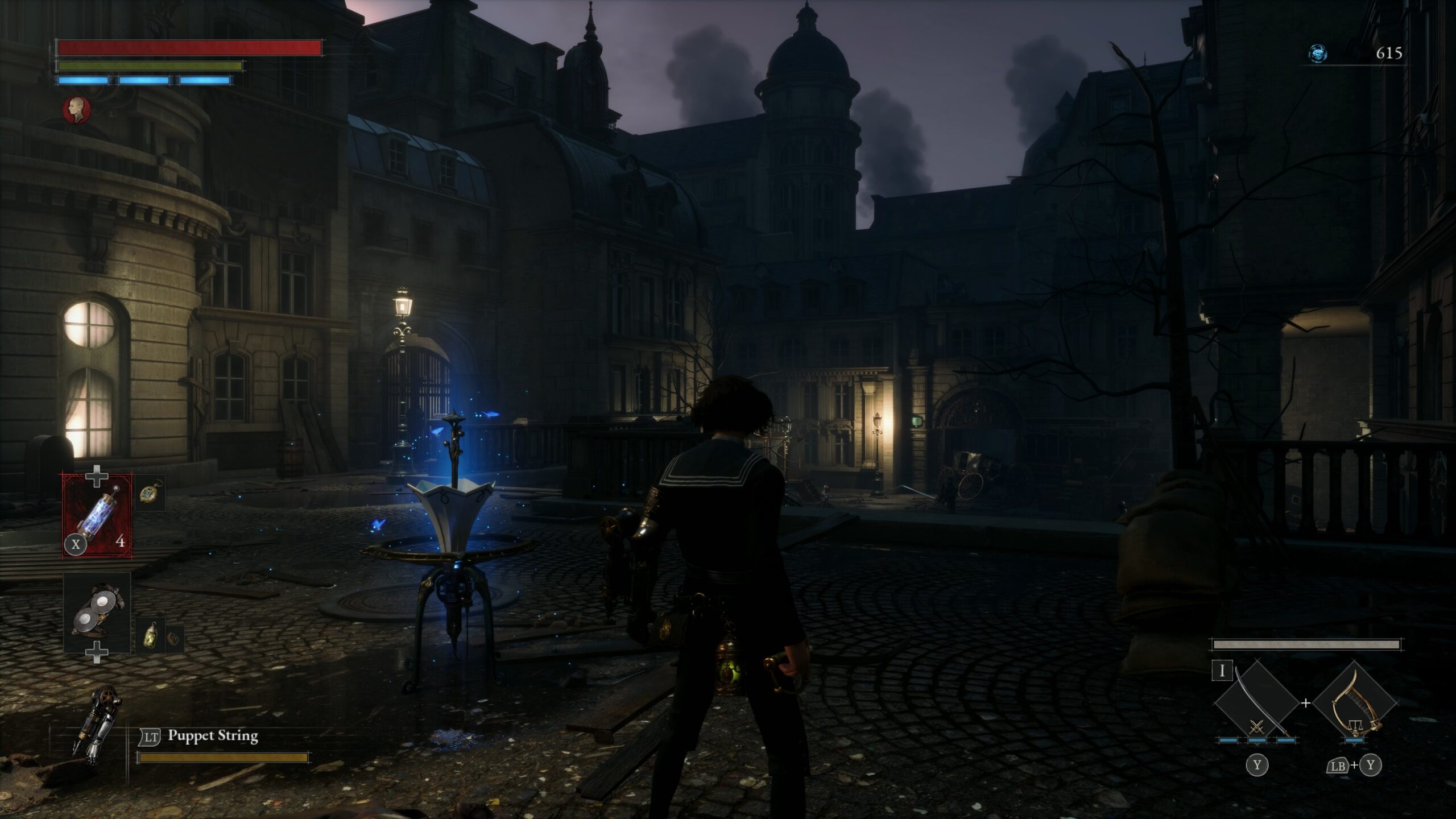
Task: Click the curved saber blade slot
Action: 1256,704
